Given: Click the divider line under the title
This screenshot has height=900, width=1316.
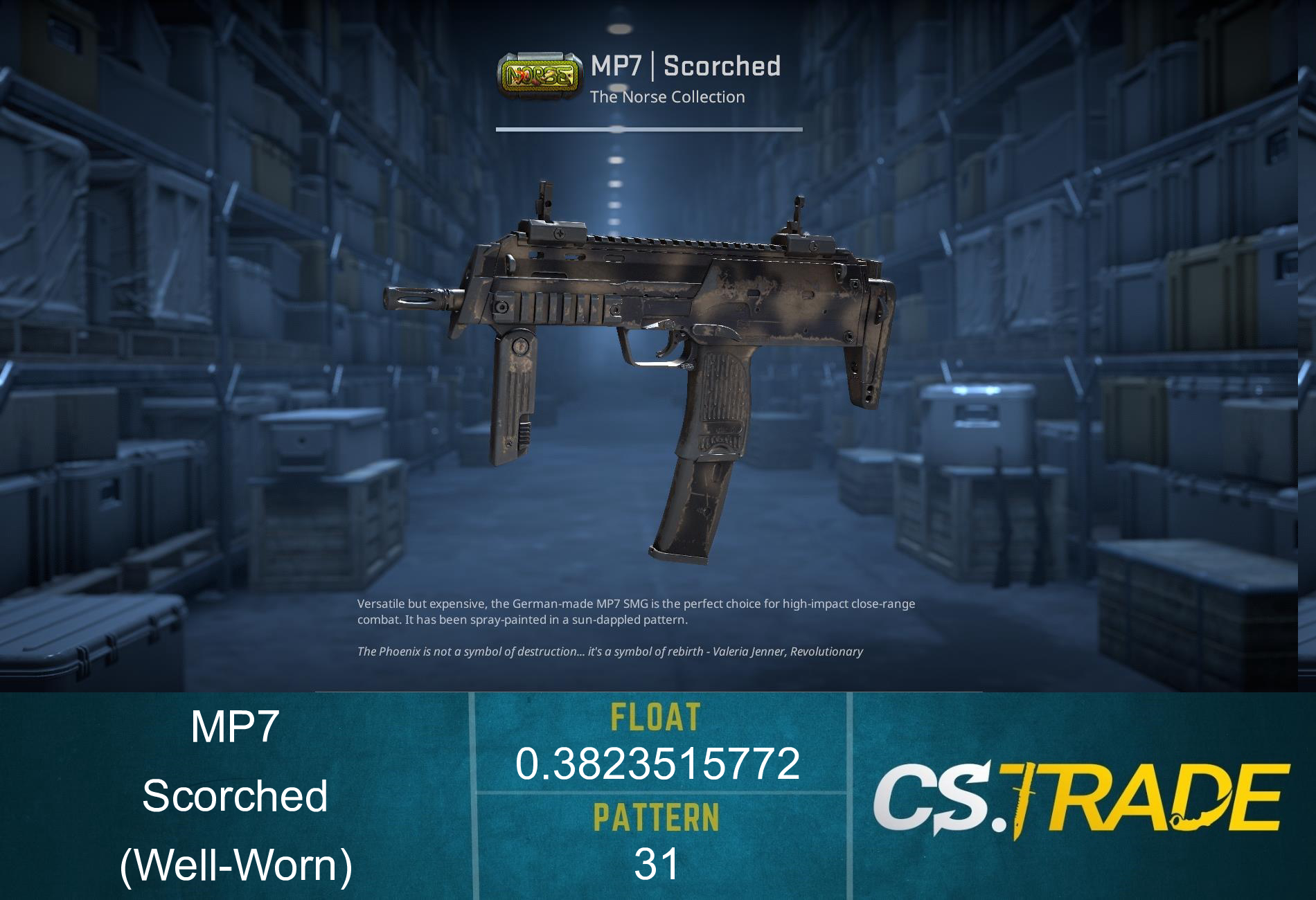Looking at the screenshot, I should tap(649, 128).
